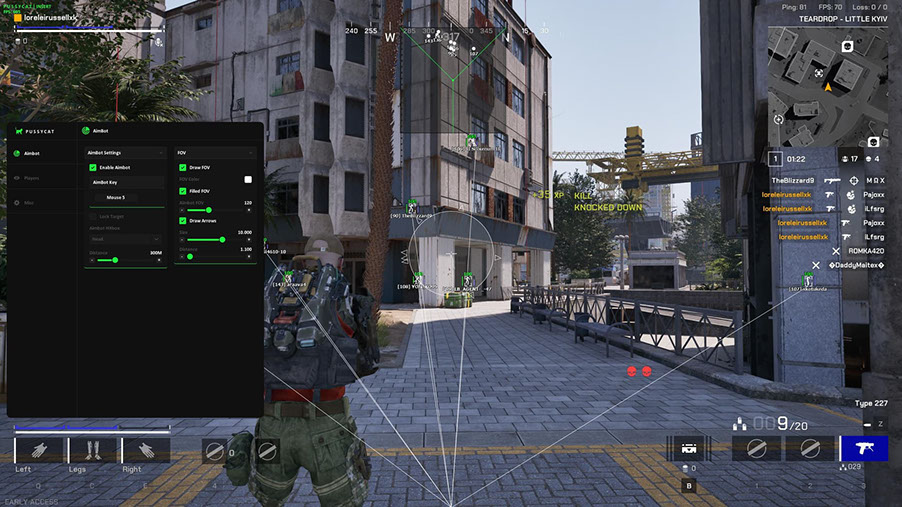Viewport: 902px width, 507px height.
Task: Choose the gear crate equipment slot
Action: 689,449
